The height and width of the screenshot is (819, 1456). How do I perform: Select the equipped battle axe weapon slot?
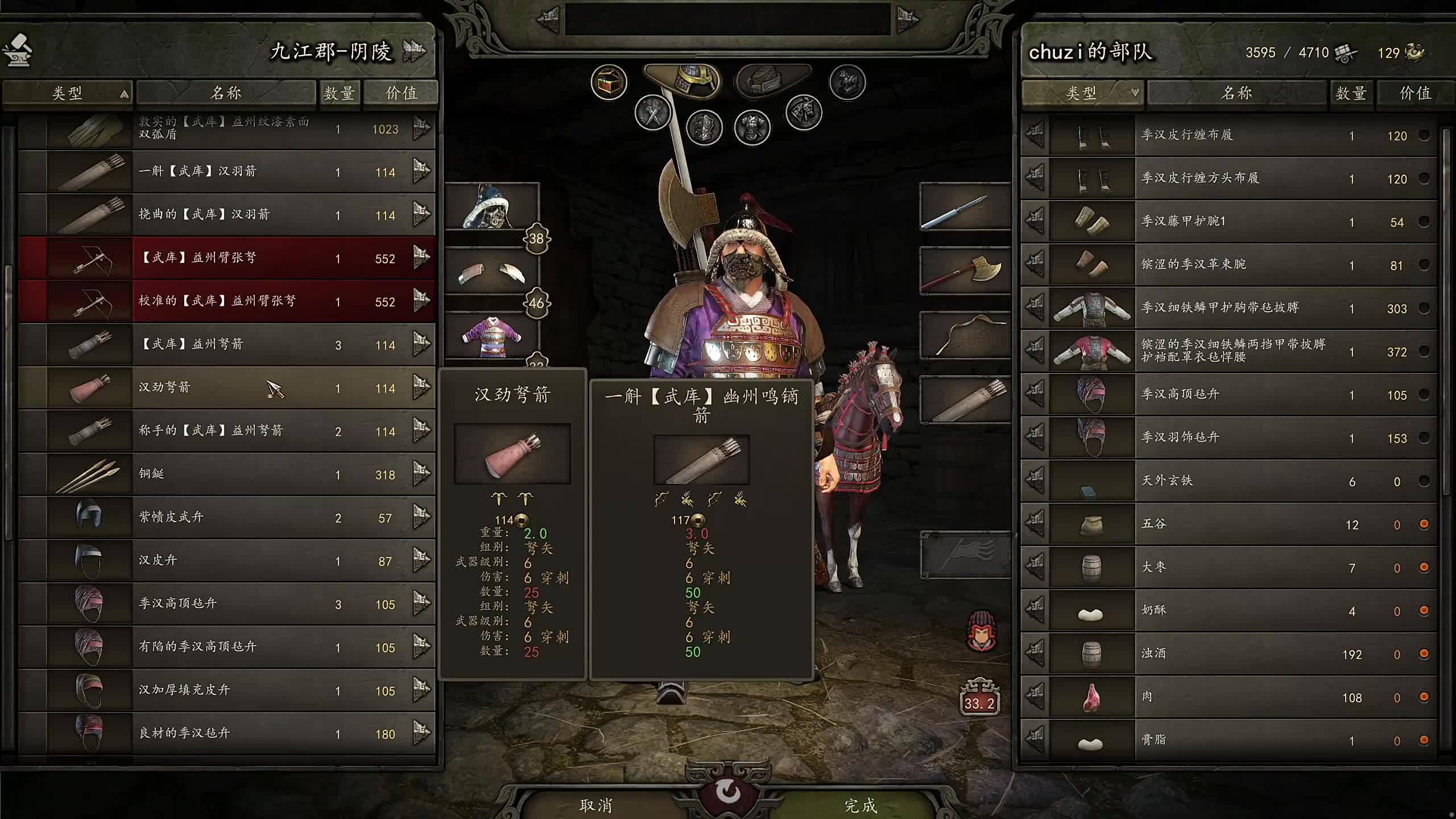coord(965,271)
